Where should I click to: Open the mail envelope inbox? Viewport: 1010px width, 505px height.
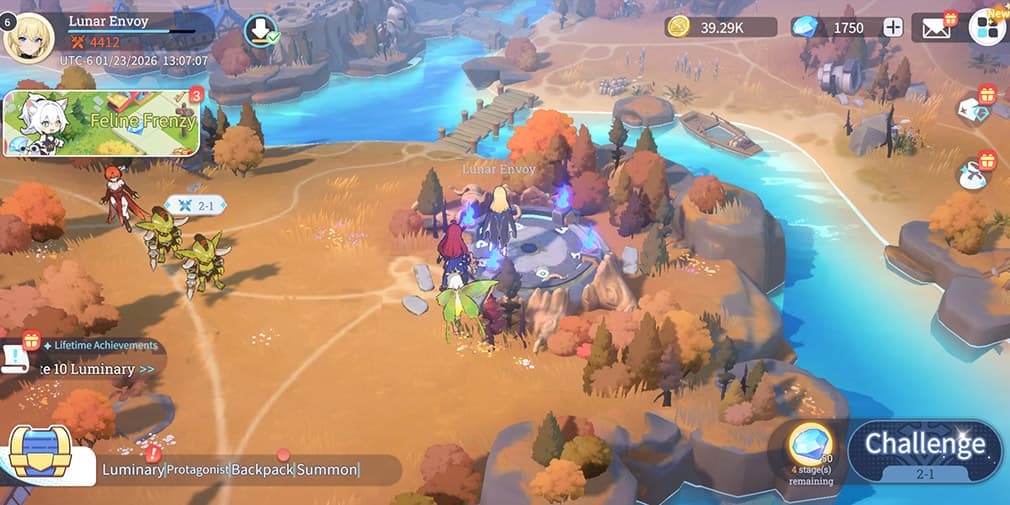(937, 27)
